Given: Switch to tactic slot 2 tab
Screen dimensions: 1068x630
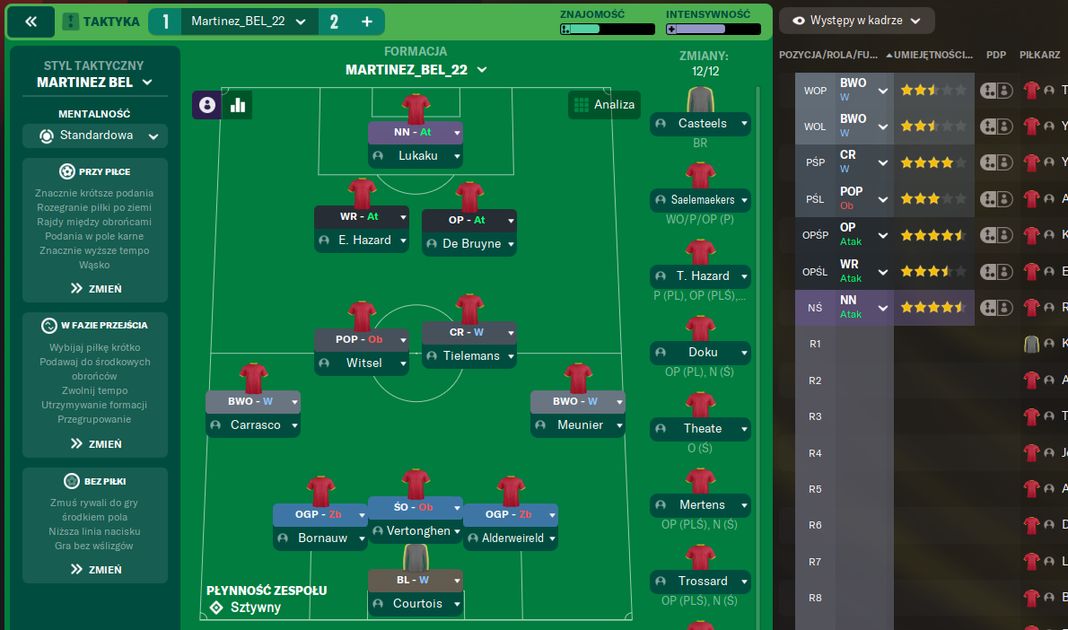Looking at the screenshot, I should pyautogui.click(x=334, y=22).
